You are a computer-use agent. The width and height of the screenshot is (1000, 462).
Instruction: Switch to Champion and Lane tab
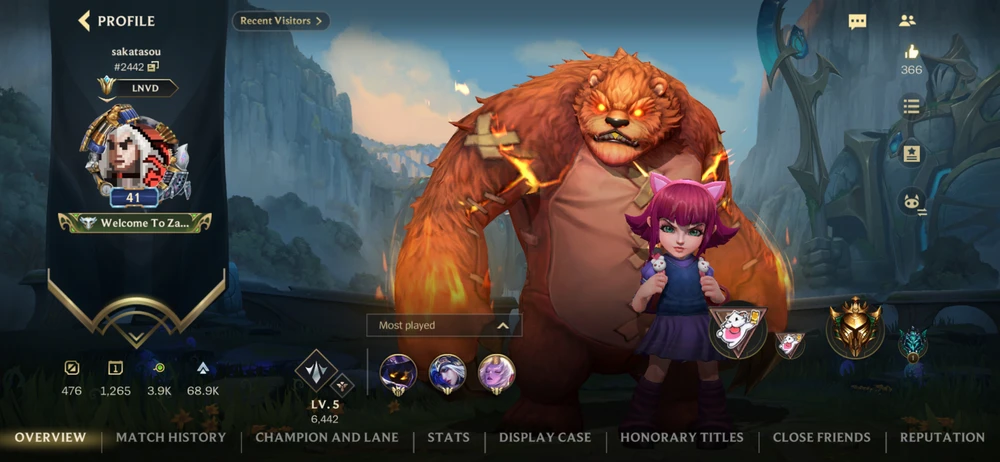(327, 437)
